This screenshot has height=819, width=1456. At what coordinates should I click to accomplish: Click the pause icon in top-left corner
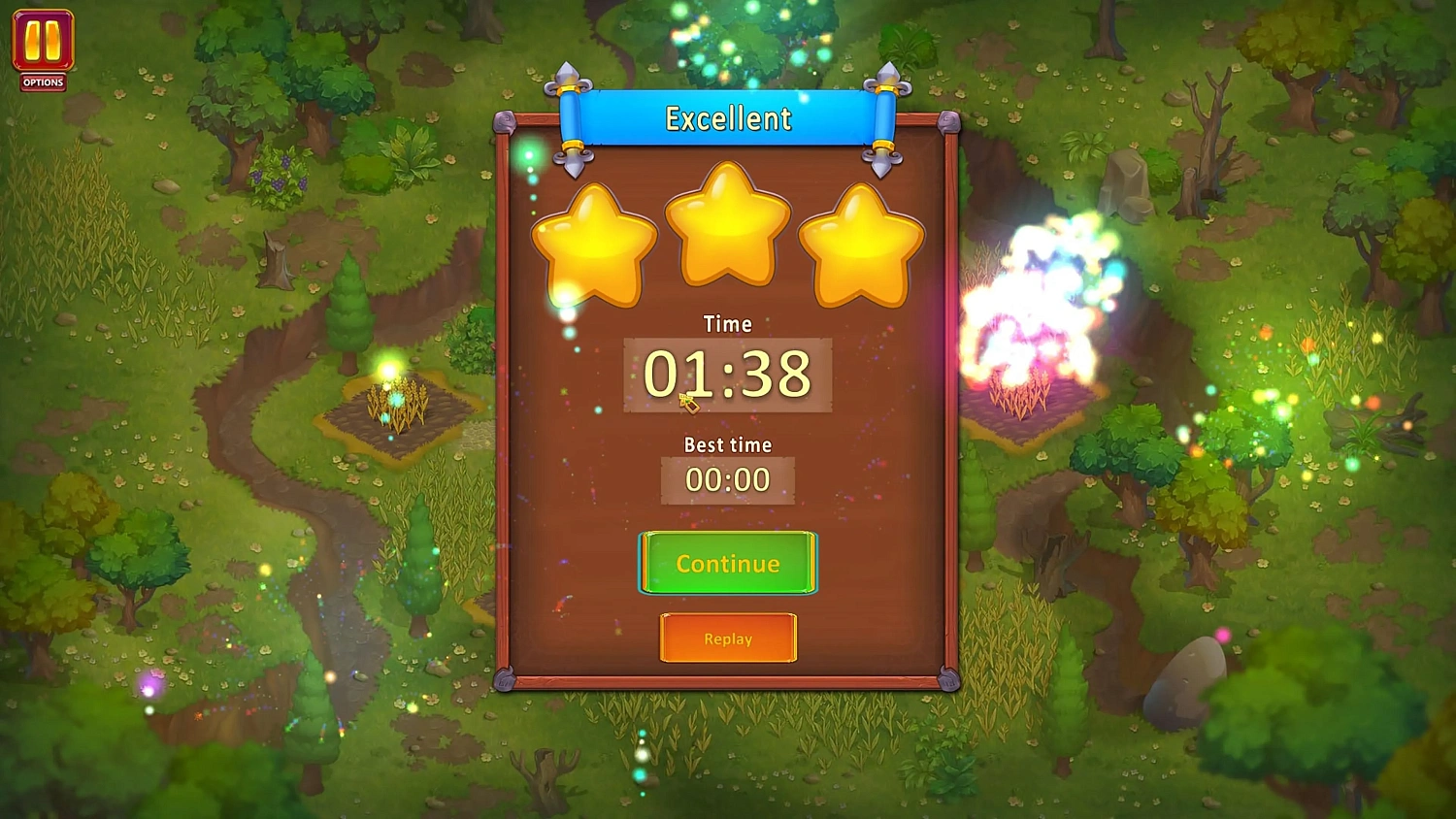[41, 41]
